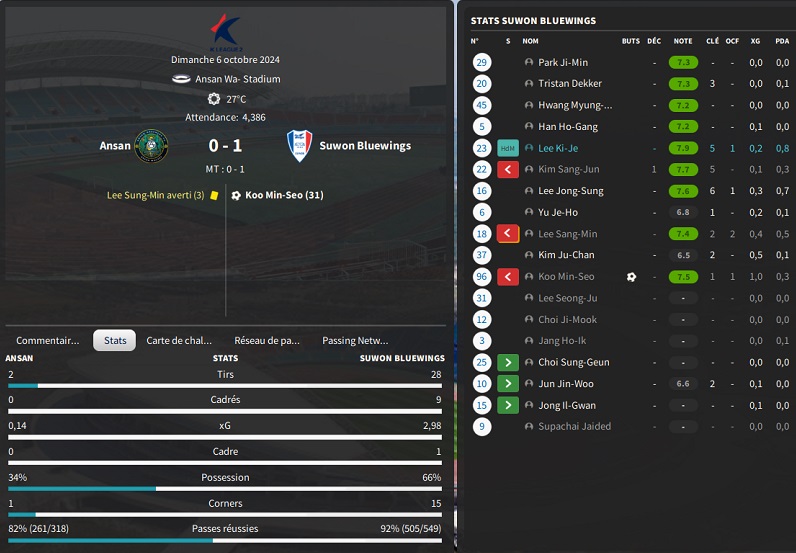This screenshot has width=796, height=553.
Task: Select Tristan Dekker in the stats list
Action: click(x=570, y=84)
